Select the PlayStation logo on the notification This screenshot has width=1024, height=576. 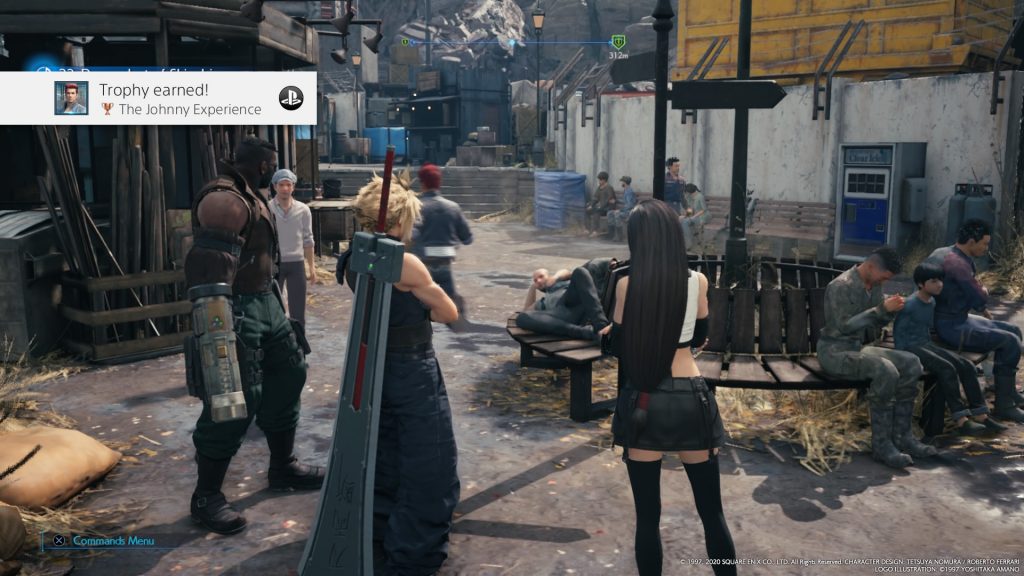tap(291, 98)
